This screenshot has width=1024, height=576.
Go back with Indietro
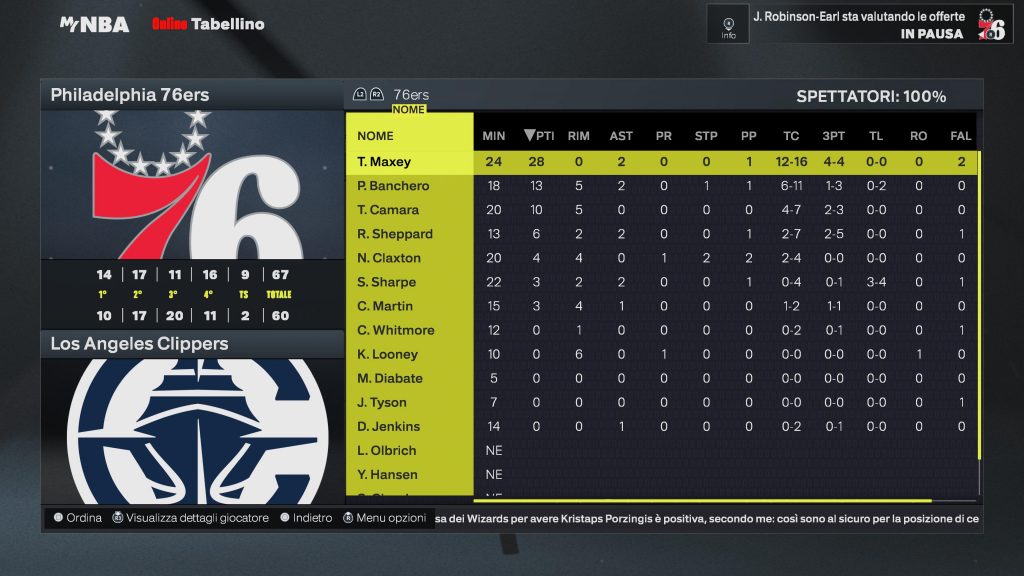click(x=306, y=518)
